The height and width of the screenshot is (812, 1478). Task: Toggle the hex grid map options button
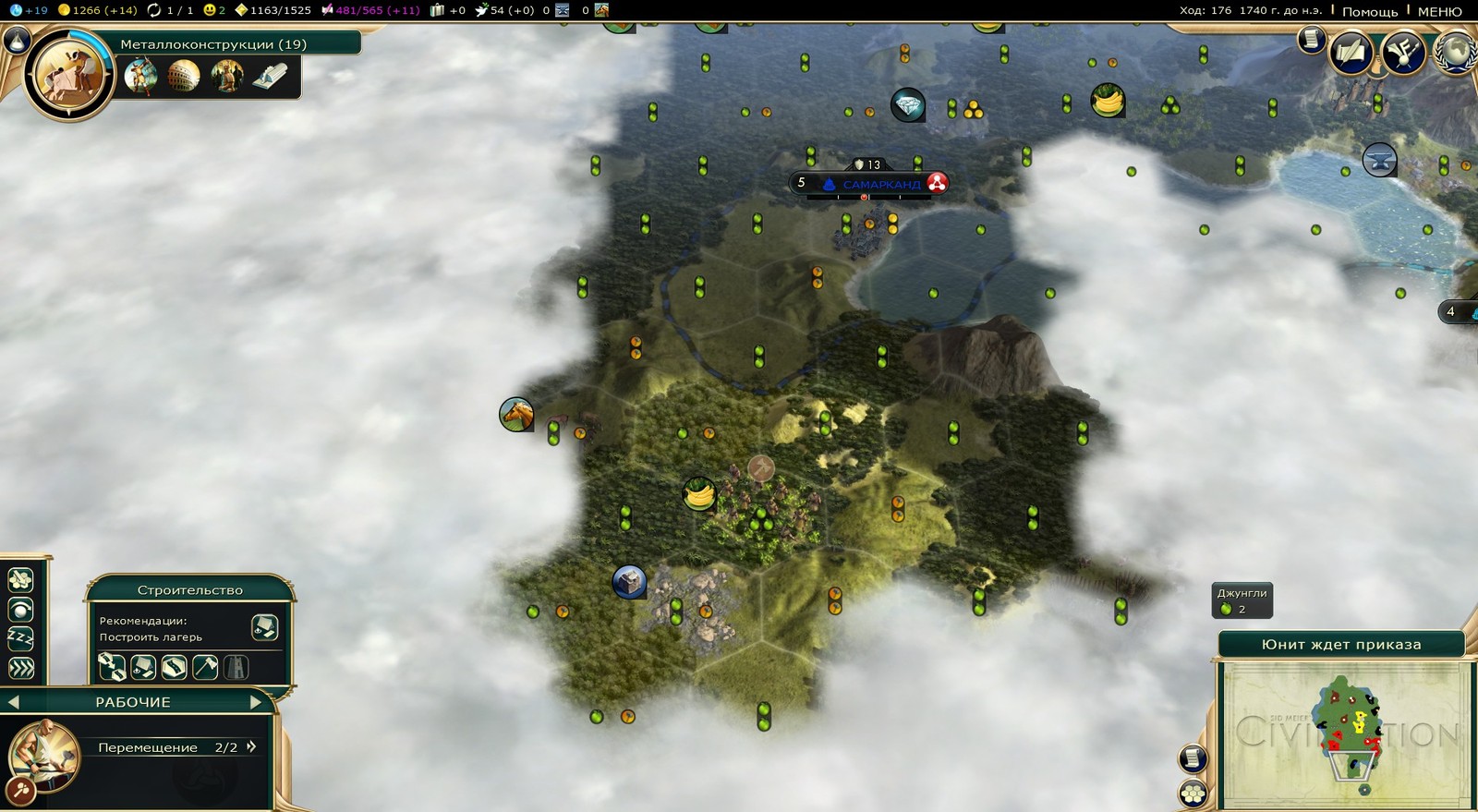[1193, 793]
